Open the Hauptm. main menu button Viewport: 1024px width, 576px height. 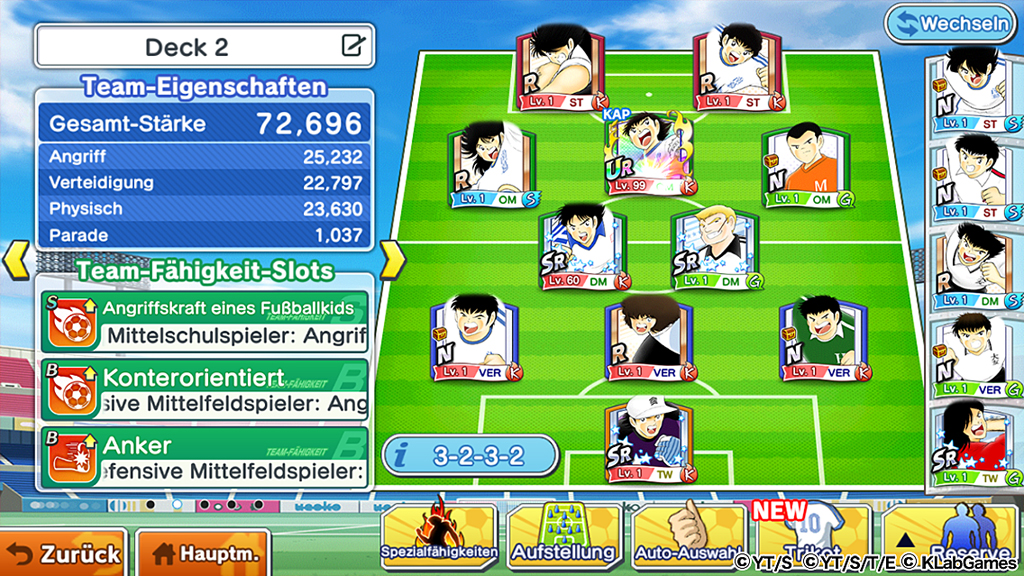pyautogui.click(x=203, y=552)
